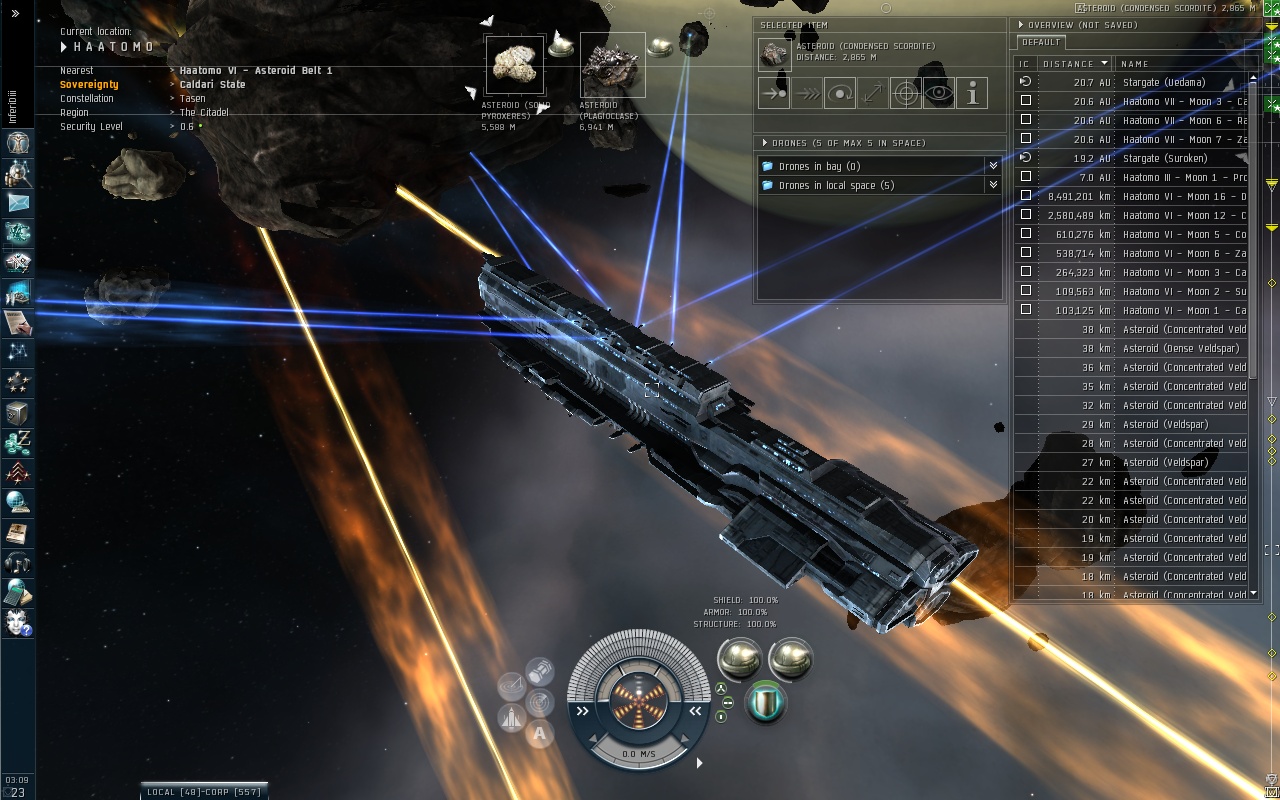1280x800 pixels.
Task: Expand the Drones in local space group
Action: pos(993,185)
